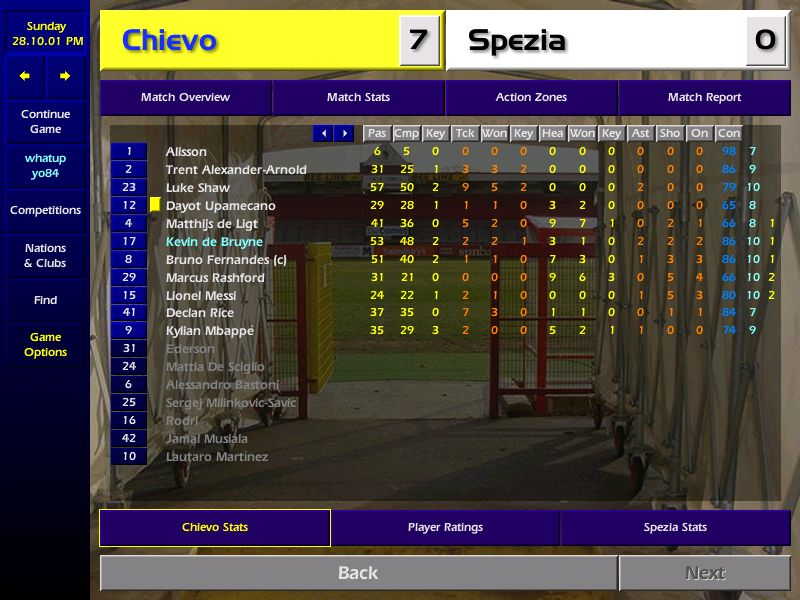Screen dimensions: 800x600
Task: Click the Chievo team name header
Action: pos(170,41)
